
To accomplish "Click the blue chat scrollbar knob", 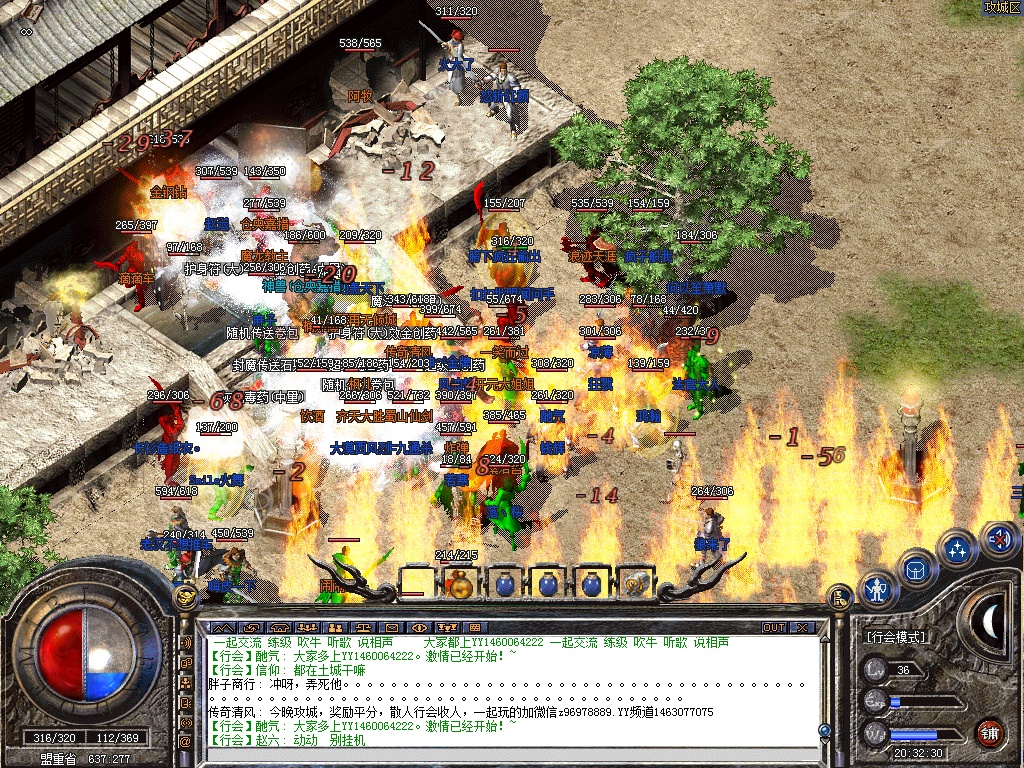I will [x=824, y=731].
